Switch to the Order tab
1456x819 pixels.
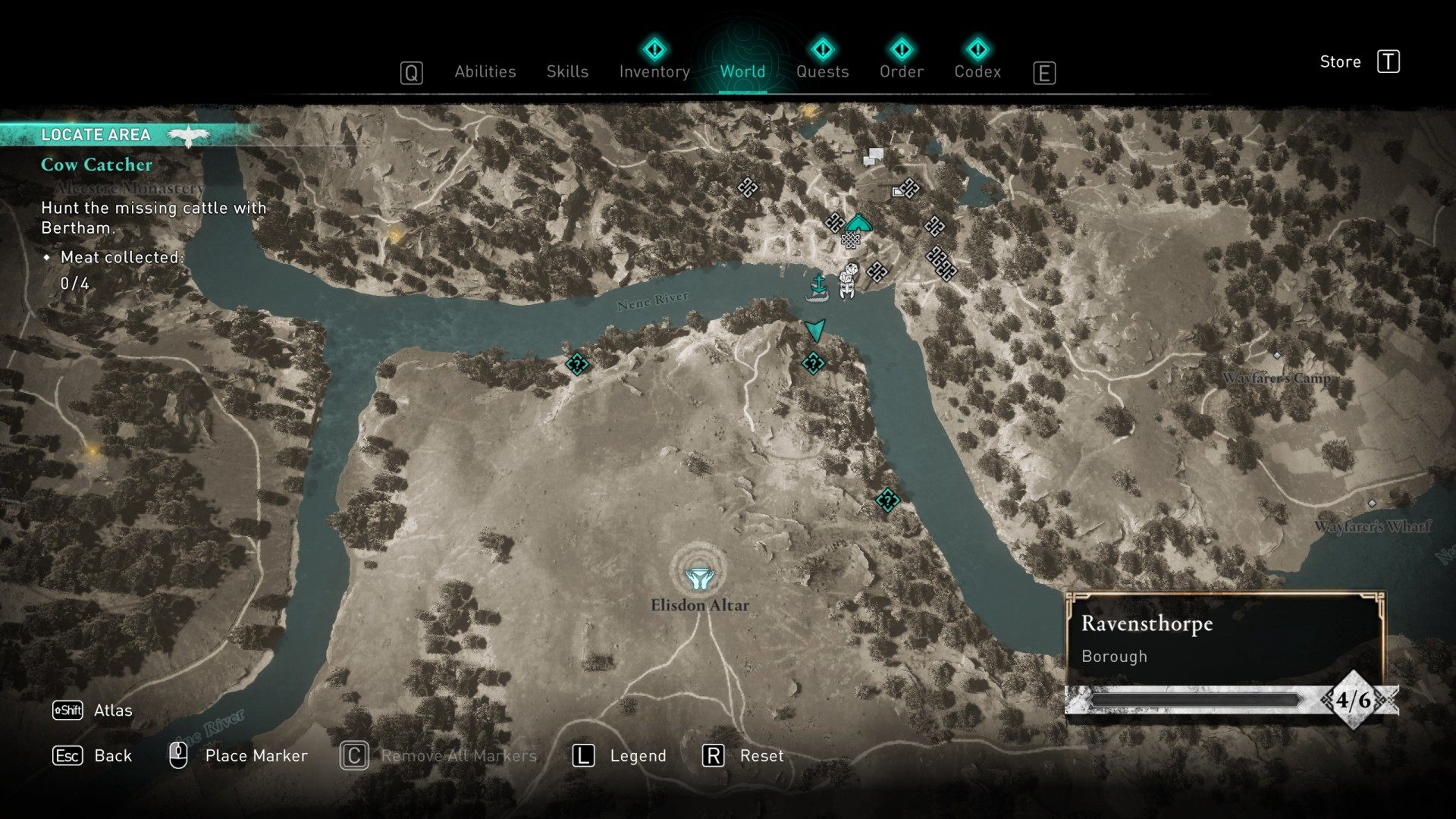[901, 71]
